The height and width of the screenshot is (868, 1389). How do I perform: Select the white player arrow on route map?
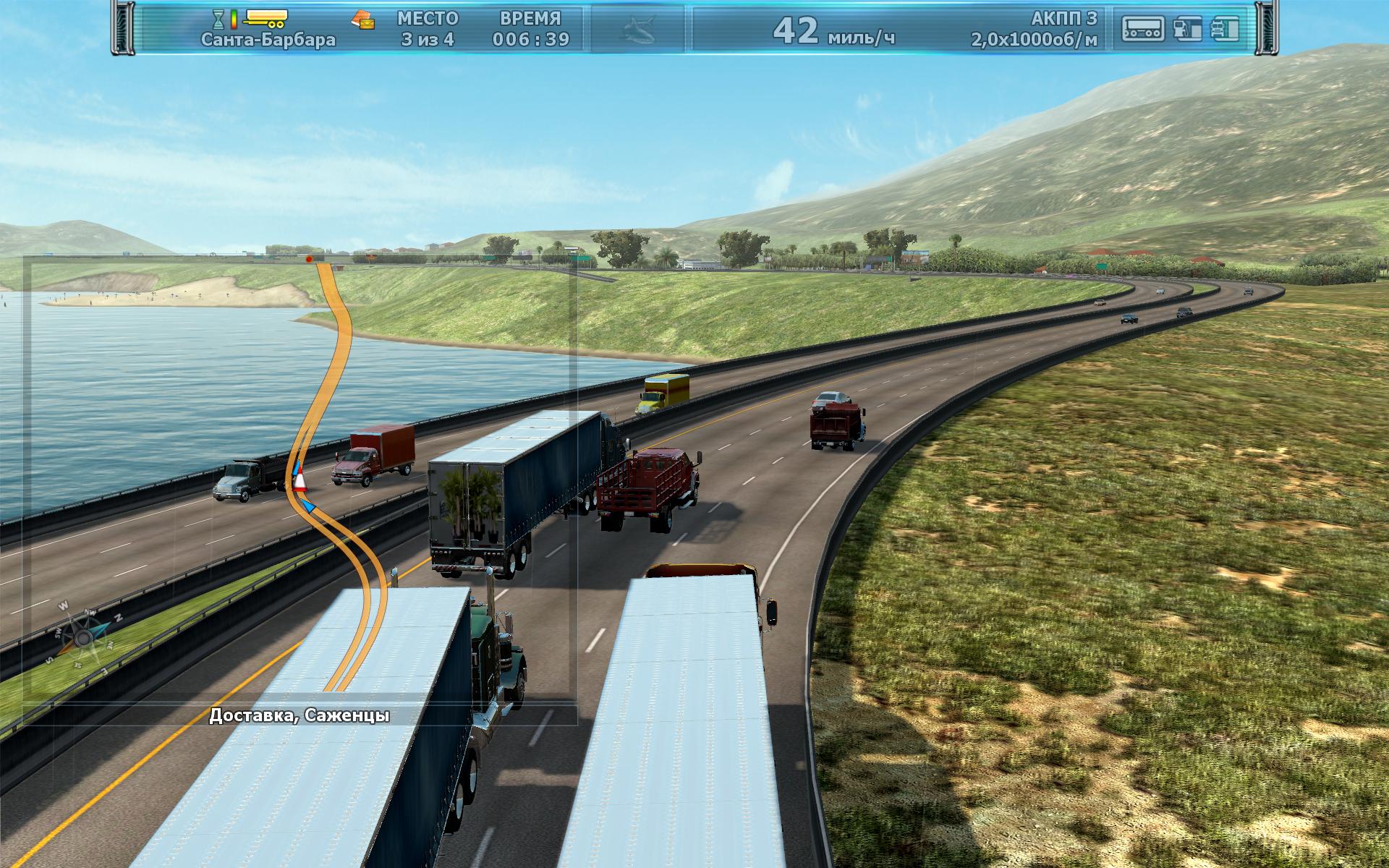coord(299,482)
